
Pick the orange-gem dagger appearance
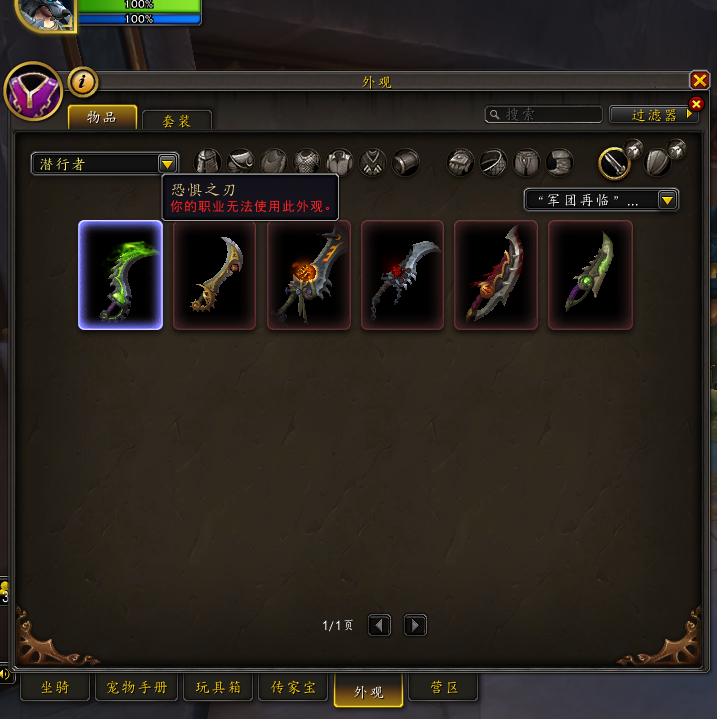pyautogui.click(x=308, y=275)
